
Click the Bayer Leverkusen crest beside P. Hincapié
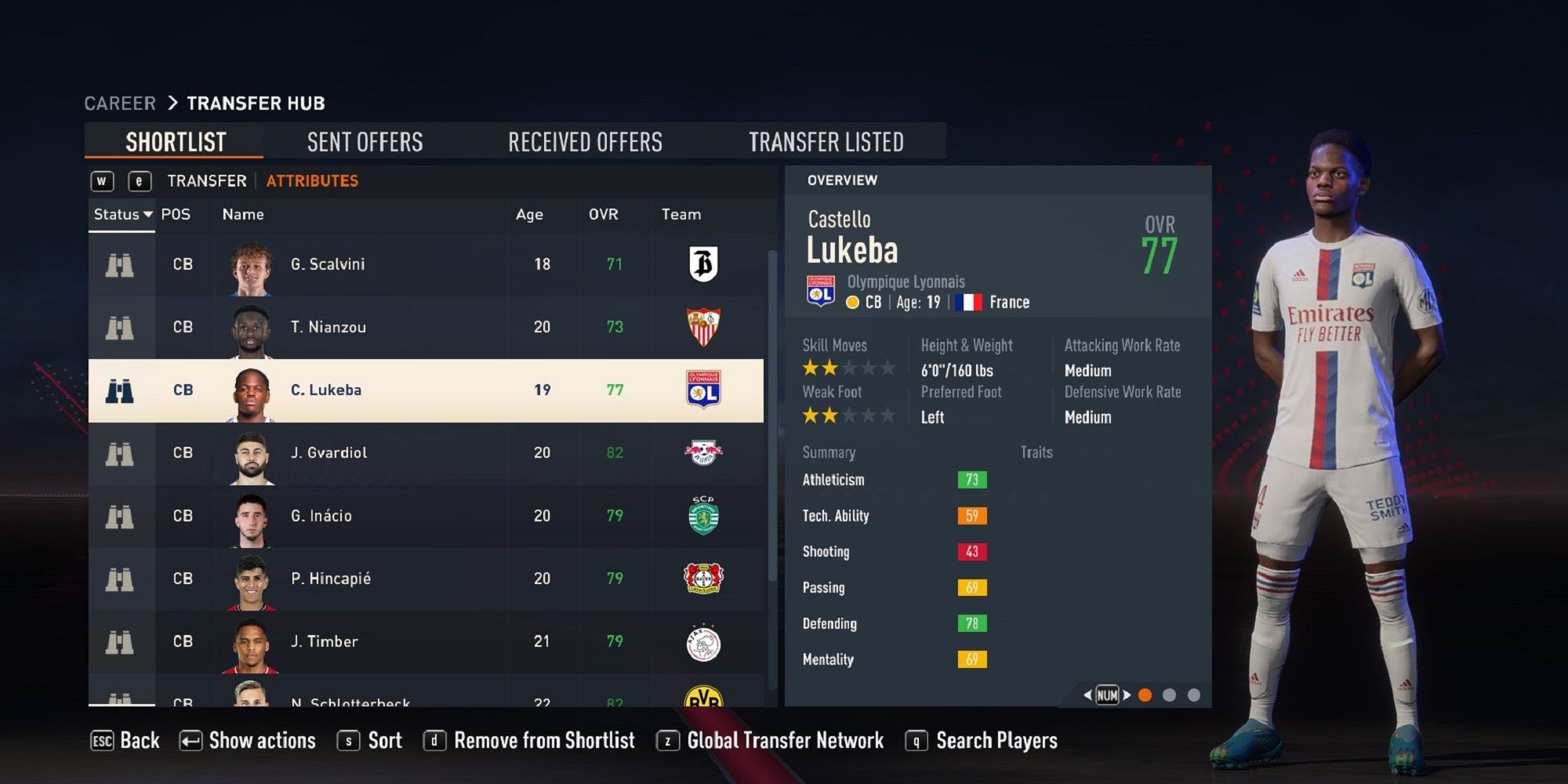tap(702, 579)
